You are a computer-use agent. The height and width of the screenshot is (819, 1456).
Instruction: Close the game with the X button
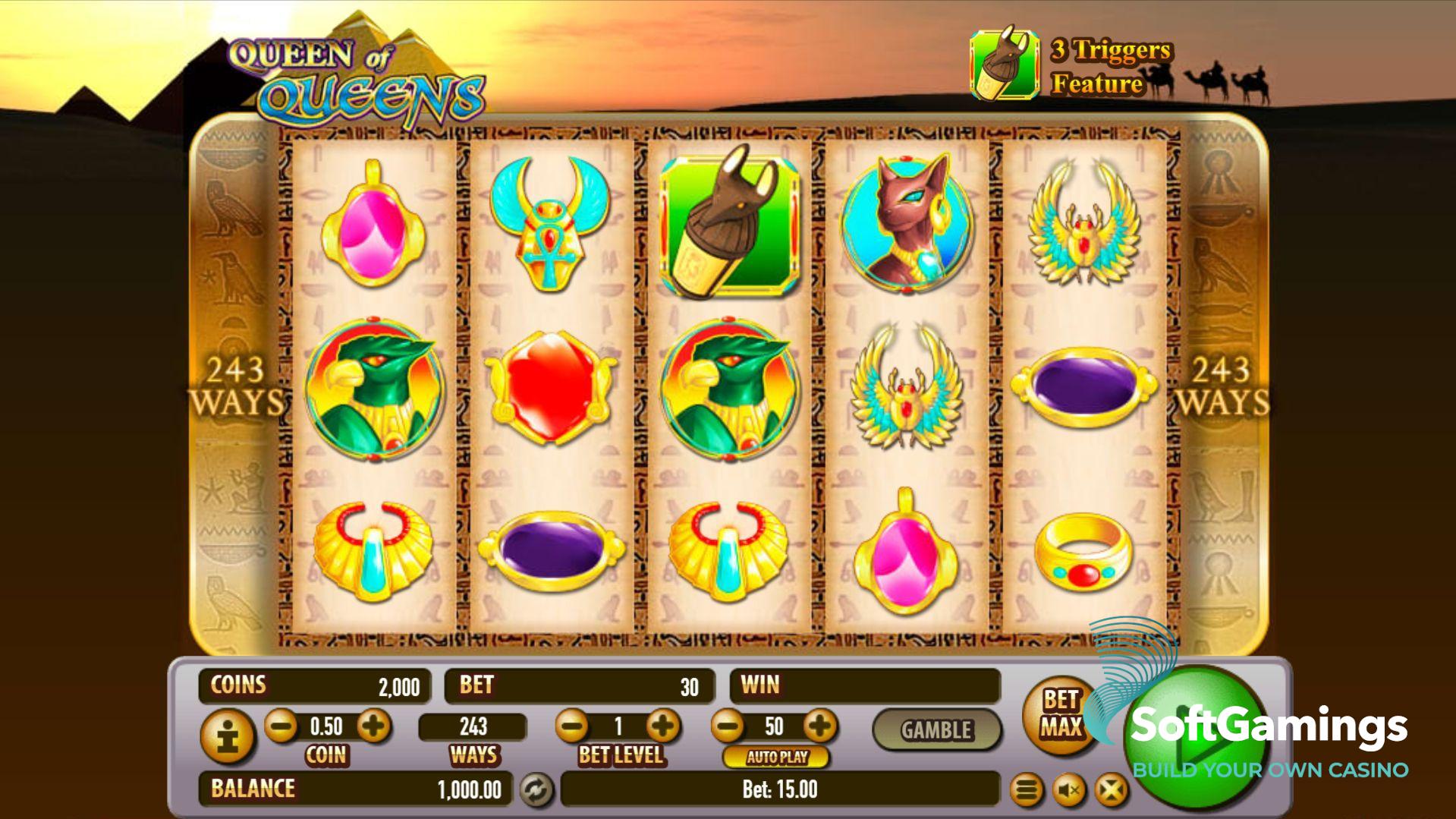pyautogui.click(x=1111, y=791)
